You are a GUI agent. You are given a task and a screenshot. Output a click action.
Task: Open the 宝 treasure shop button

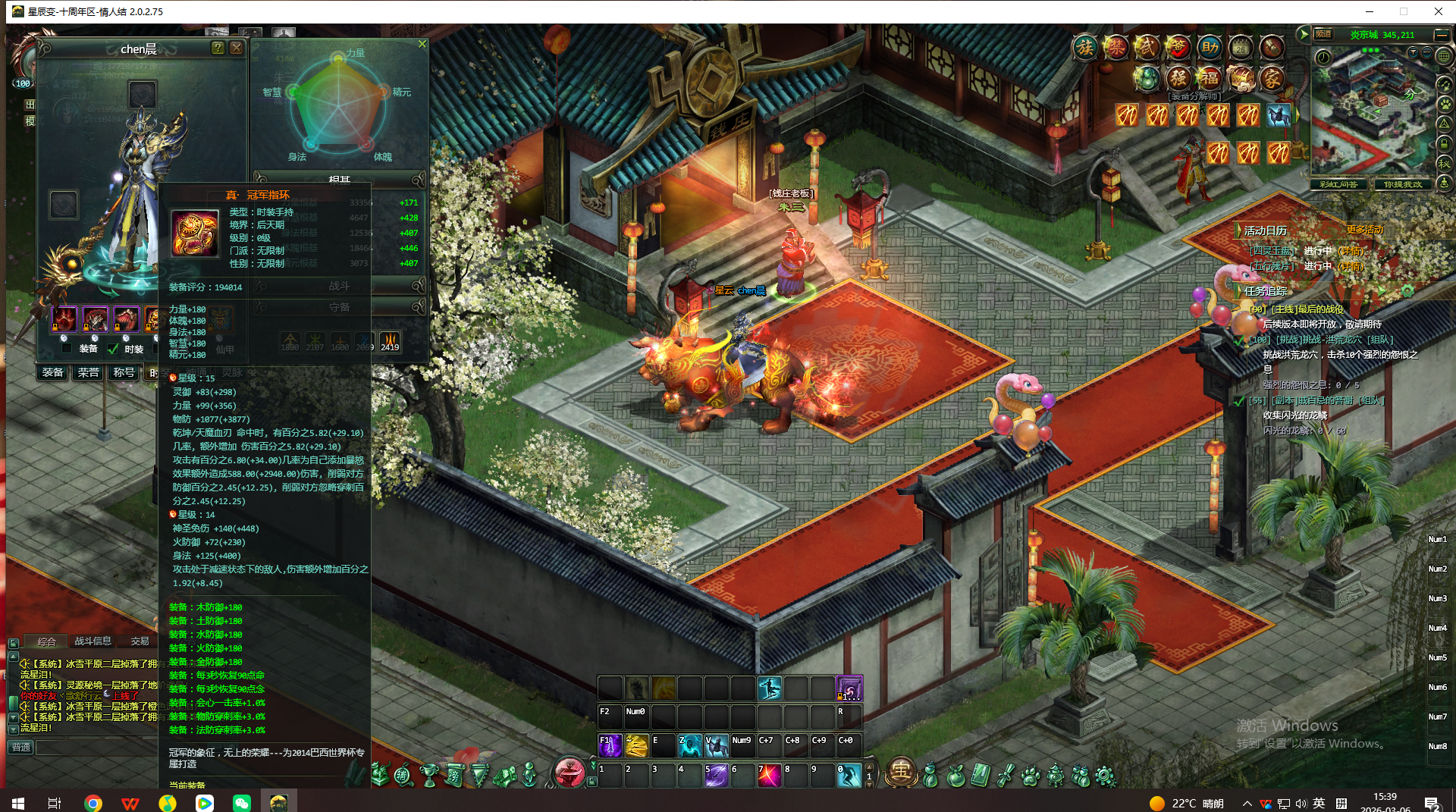click(x=900, y=771)
